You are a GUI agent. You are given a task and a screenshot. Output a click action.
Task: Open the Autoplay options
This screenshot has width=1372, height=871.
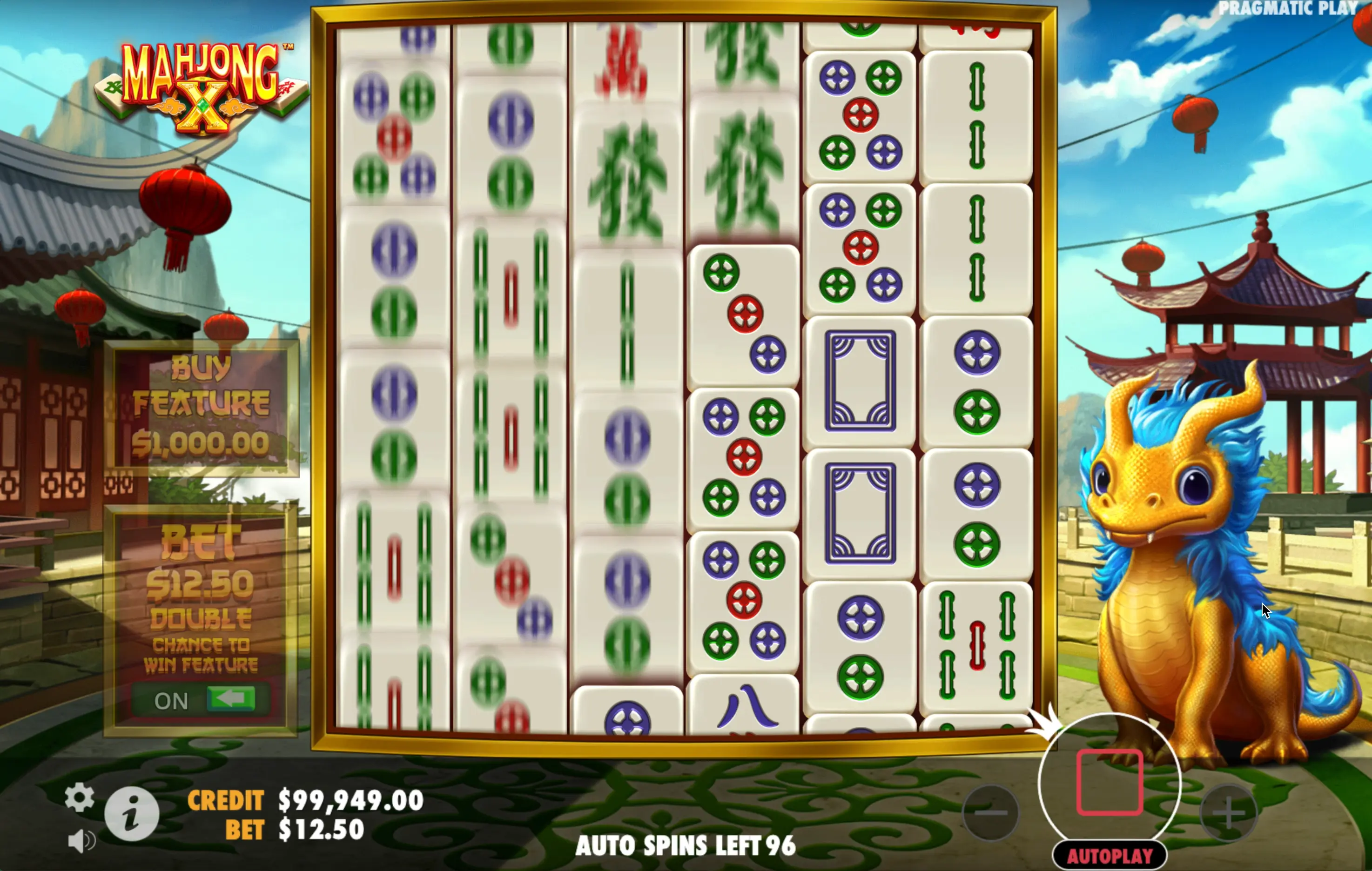point(1109,856)
